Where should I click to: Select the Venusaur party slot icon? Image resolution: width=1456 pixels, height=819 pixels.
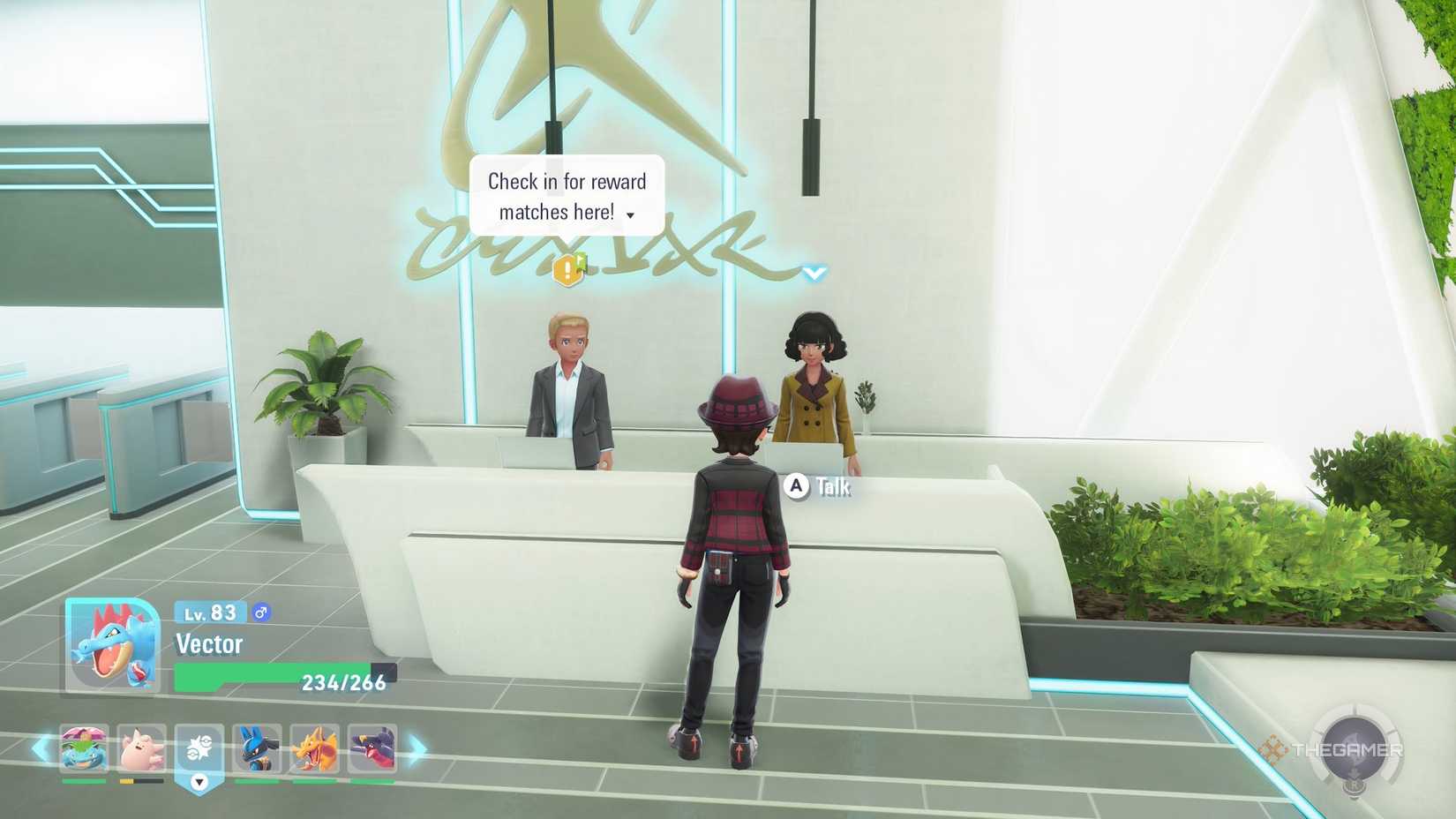[x=84, y=750]
